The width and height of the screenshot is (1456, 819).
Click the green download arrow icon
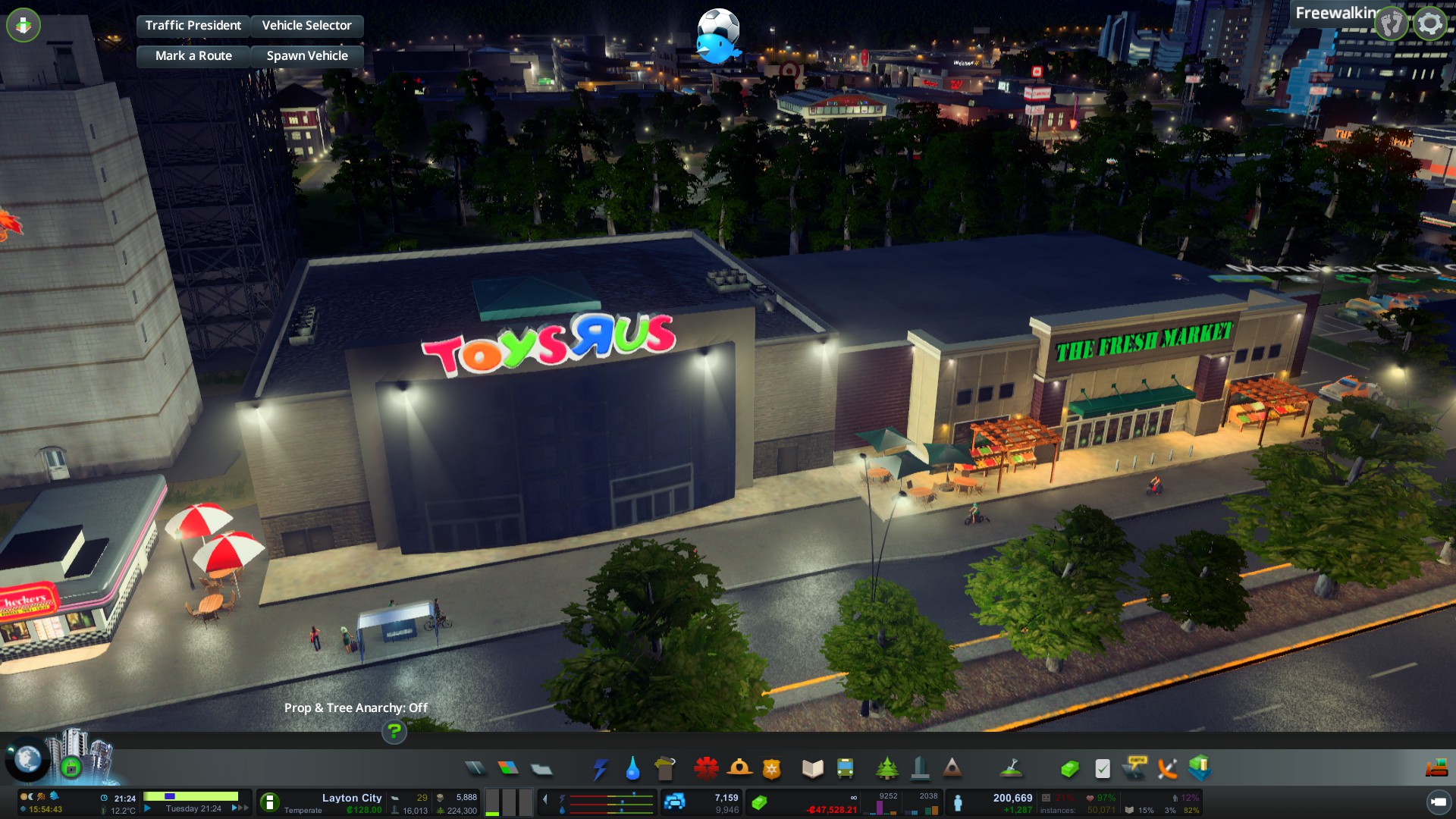24,25
